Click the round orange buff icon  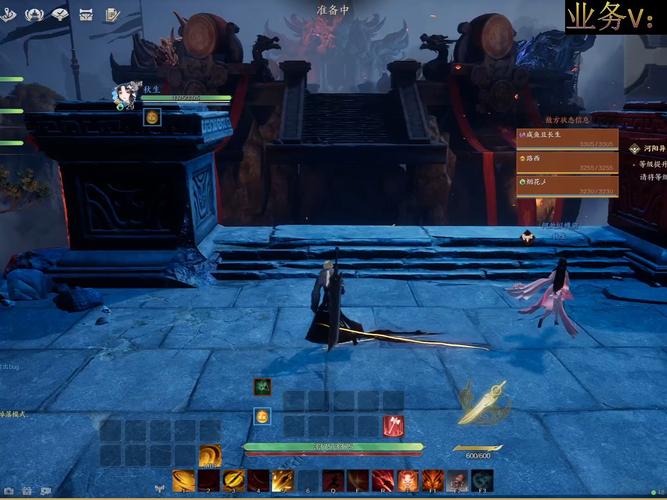(262, 415)
